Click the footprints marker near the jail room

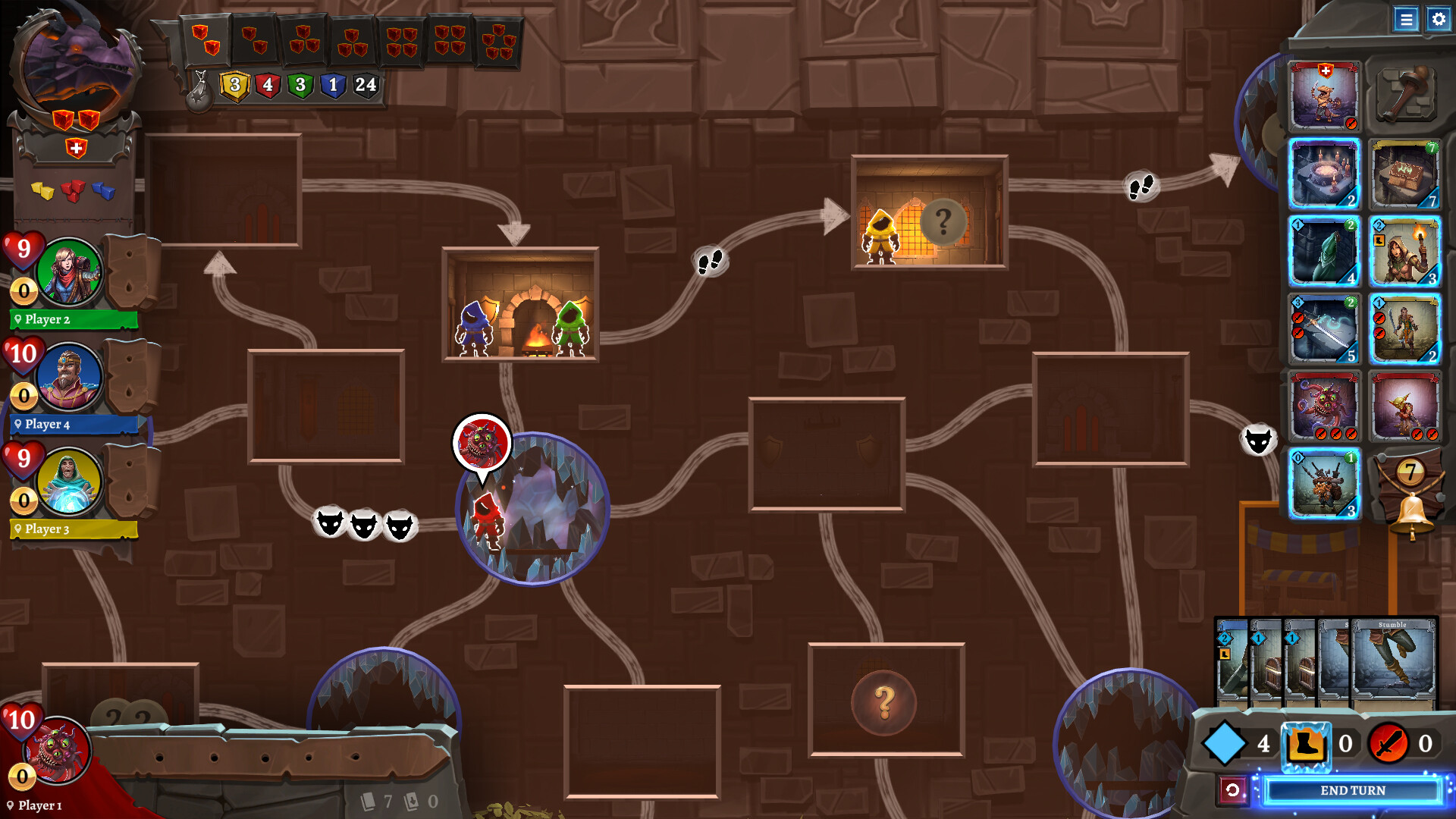[x=1141, y=184]
